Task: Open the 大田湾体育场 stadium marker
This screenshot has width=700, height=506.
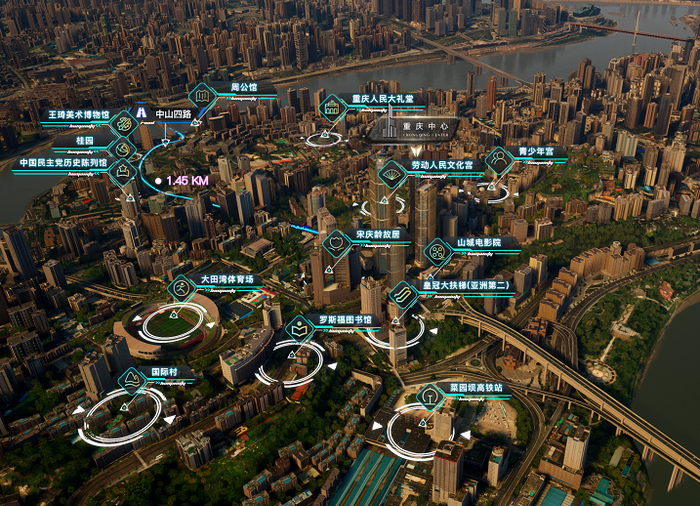Action: point(181,289)
